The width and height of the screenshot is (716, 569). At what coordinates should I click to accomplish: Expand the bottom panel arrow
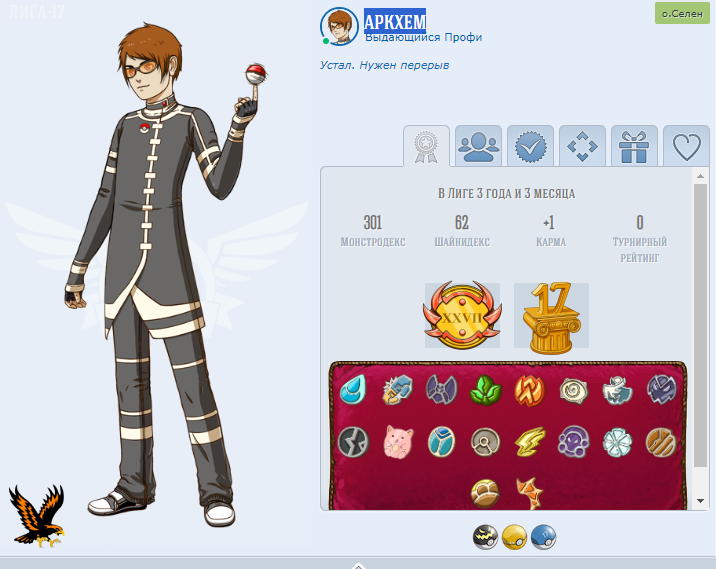358,564
